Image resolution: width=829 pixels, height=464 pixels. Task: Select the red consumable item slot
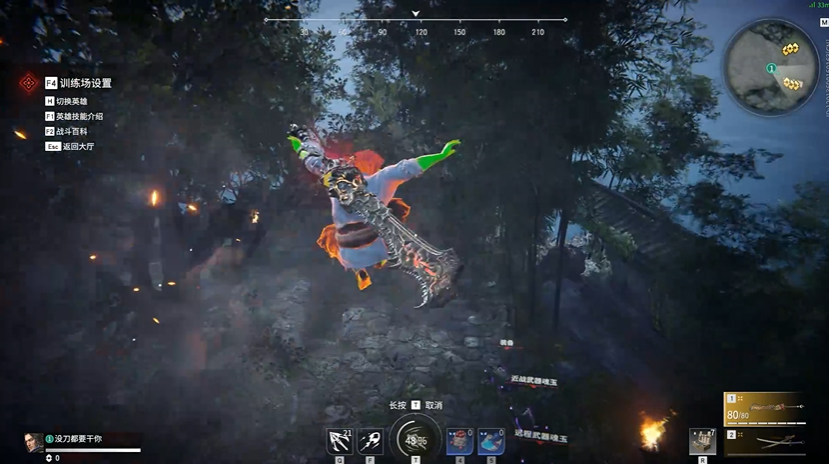[x=460, y=441]
